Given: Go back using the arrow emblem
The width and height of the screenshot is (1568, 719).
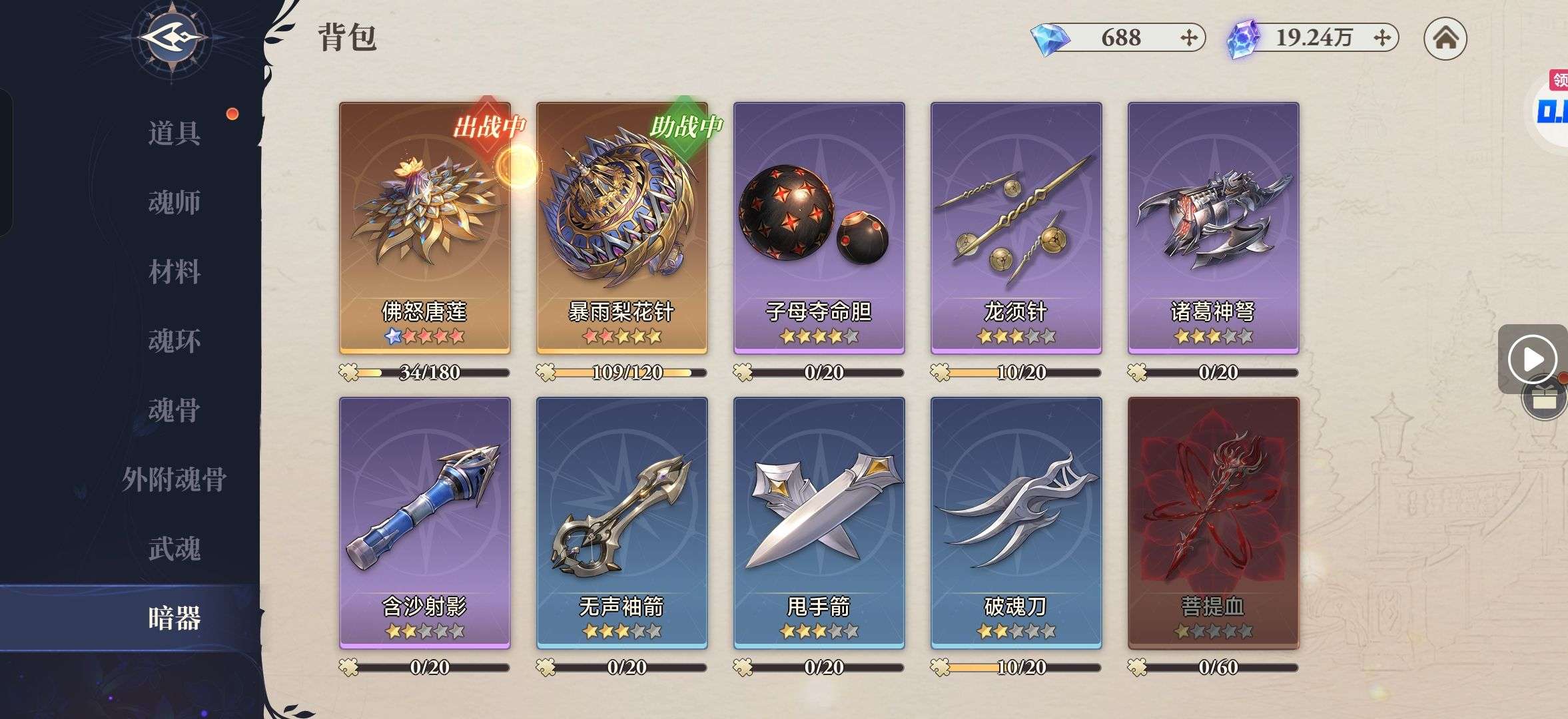Looking at the screenshot, I should pyautogui.click(x=171, y=39).
